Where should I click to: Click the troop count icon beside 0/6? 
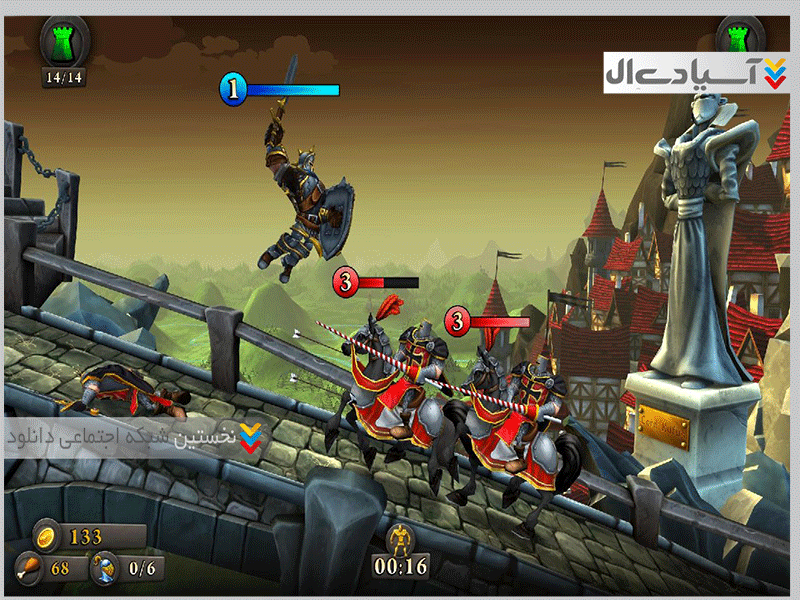(102, 570)
